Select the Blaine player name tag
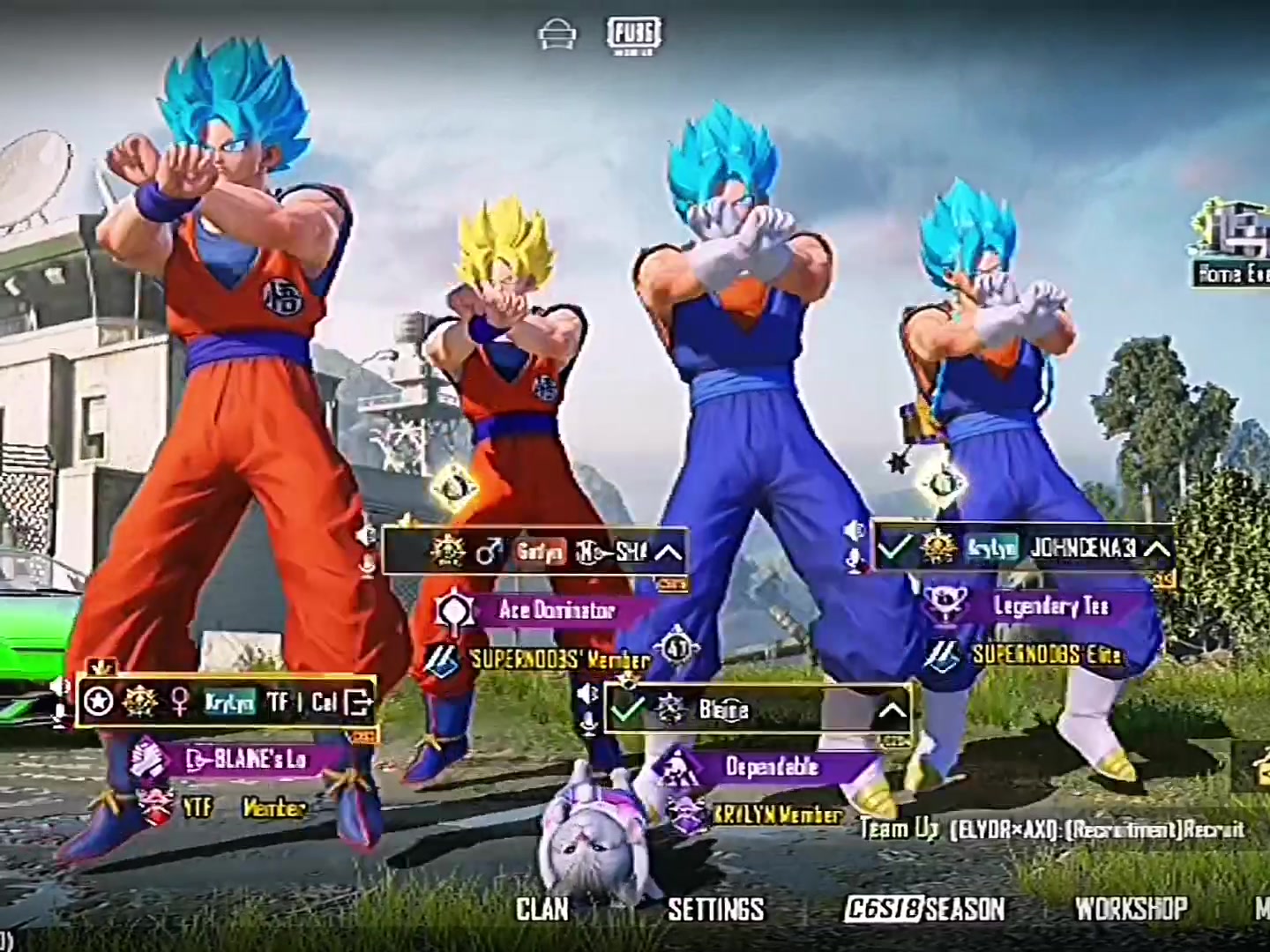The width and height of the screenshot is (1270, 952). click(725, 710)
